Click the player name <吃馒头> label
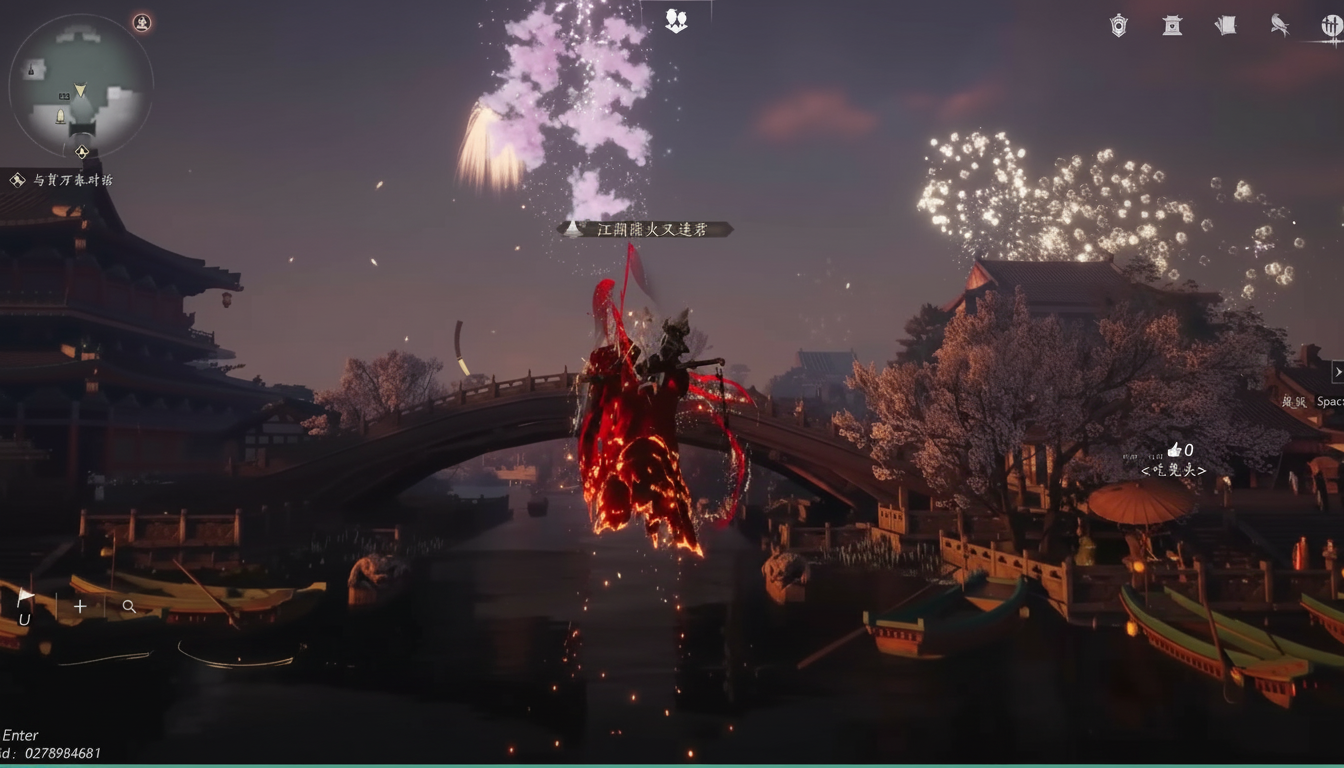The width and height of the screenshot is (1344, 768). pos(1176,468)
